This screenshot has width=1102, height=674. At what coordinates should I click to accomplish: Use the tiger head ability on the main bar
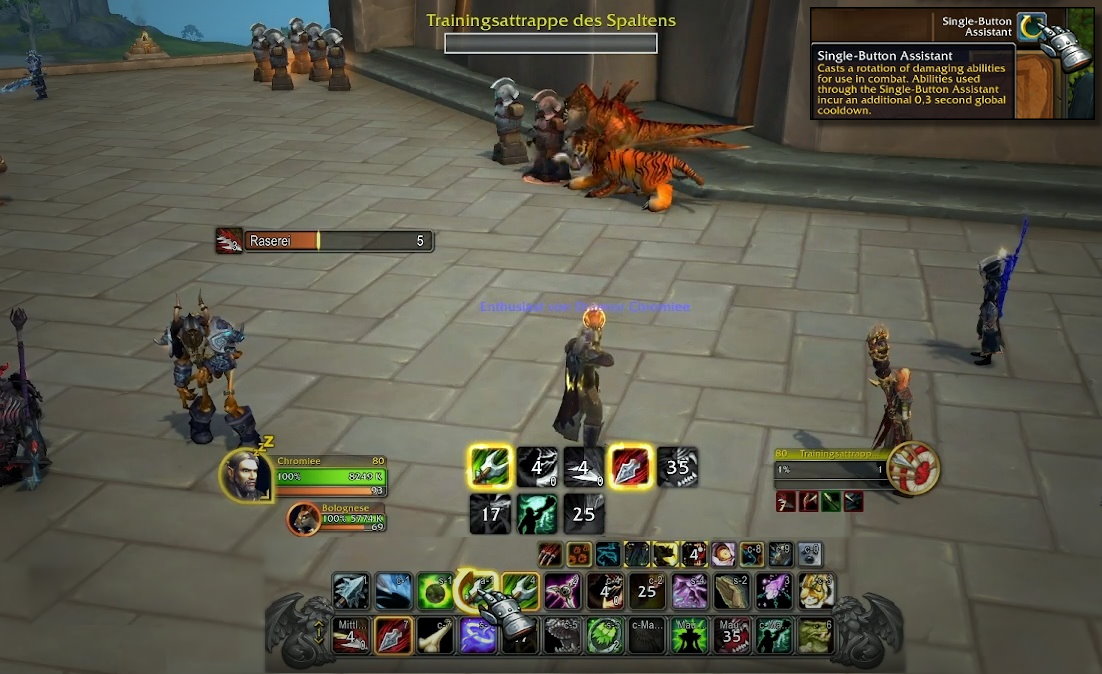(x=816, y=591)
